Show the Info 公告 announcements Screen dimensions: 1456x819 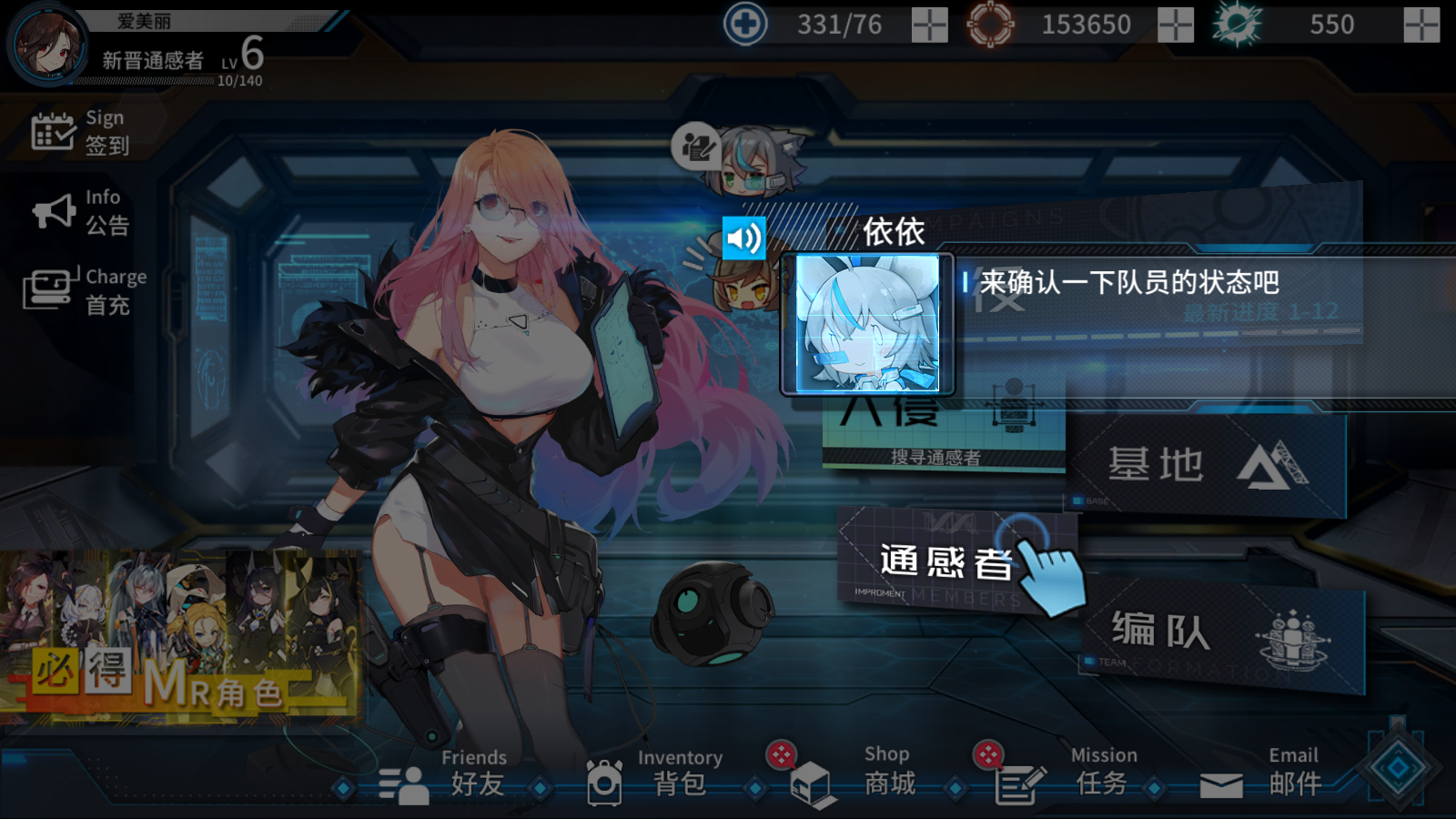coord(81,212)
